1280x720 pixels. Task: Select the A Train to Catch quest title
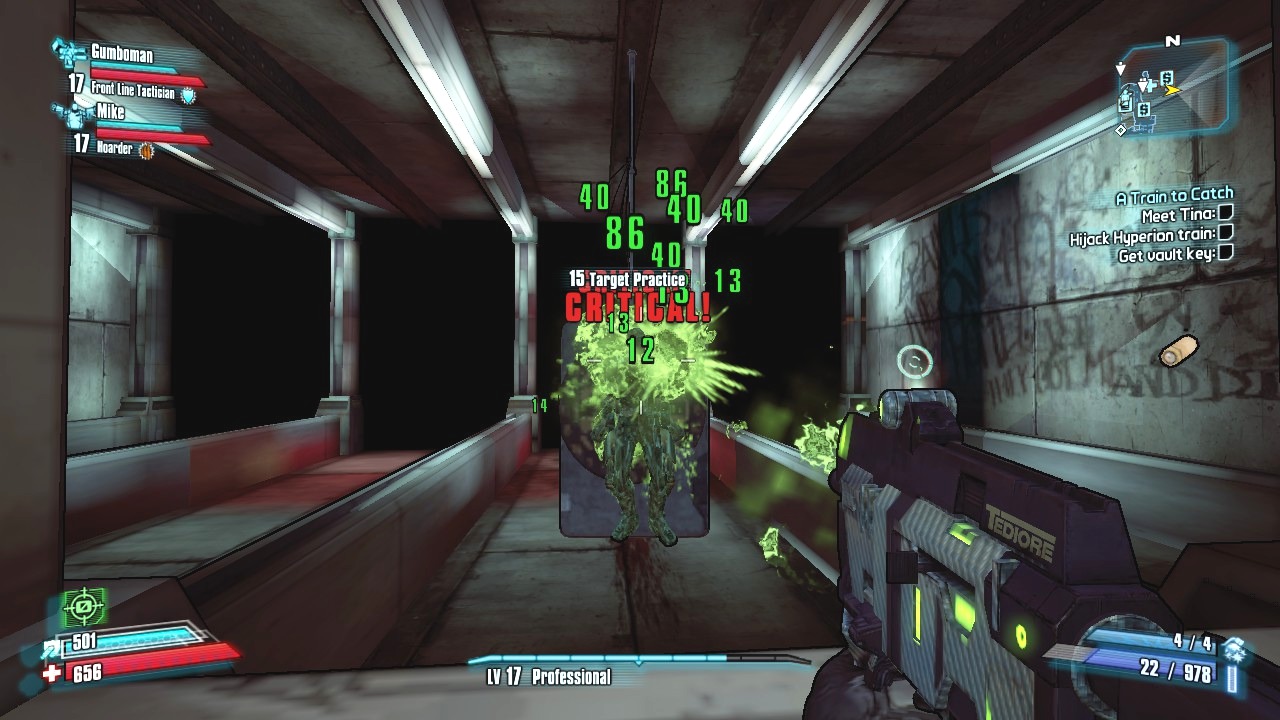pyautogui.click(x=1174, y=196)
